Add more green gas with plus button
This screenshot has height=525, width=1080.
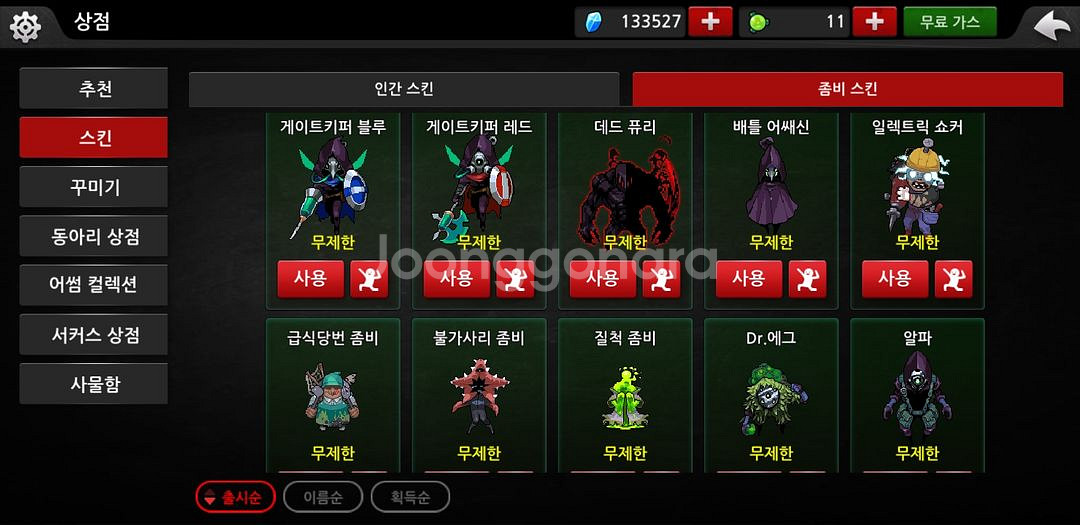(874, 22)
